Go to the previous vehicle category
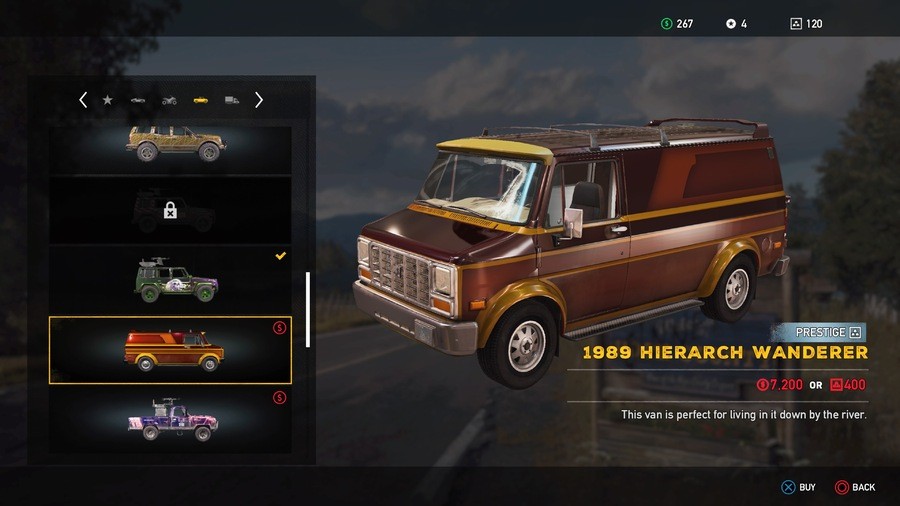This screenshot has width=900, height=506. pyautogui.click(x=83, y=100)
